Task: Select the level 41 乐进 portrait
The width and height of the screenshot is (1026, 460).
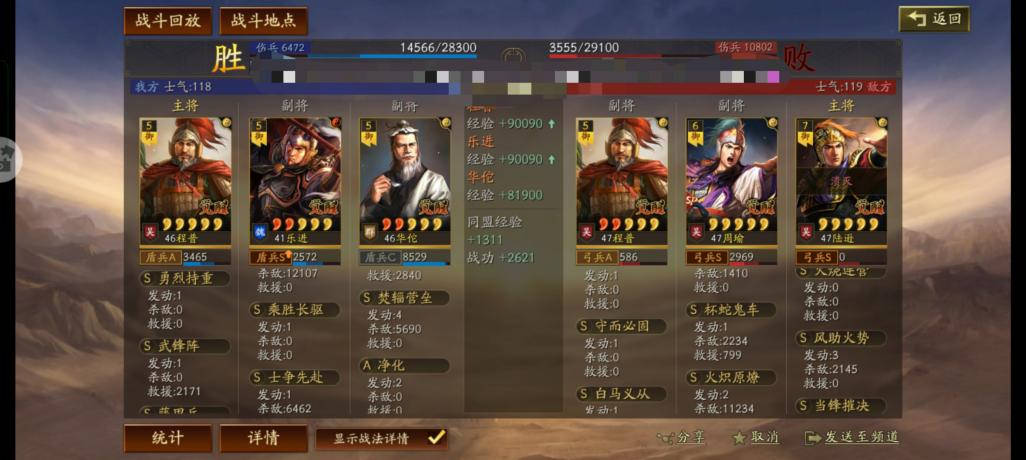Action: [x=295, y=175]
